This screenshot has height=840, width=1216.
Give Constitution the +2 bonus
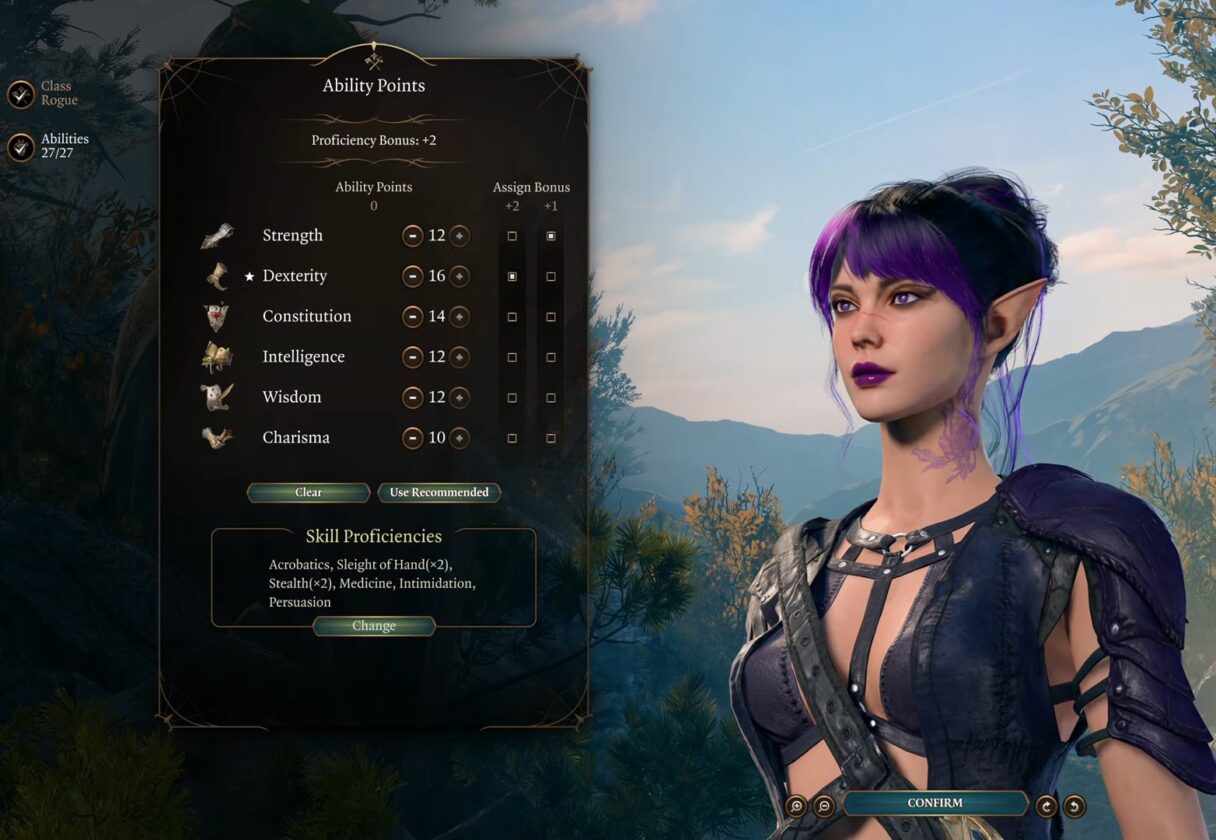tap(512, 317)
